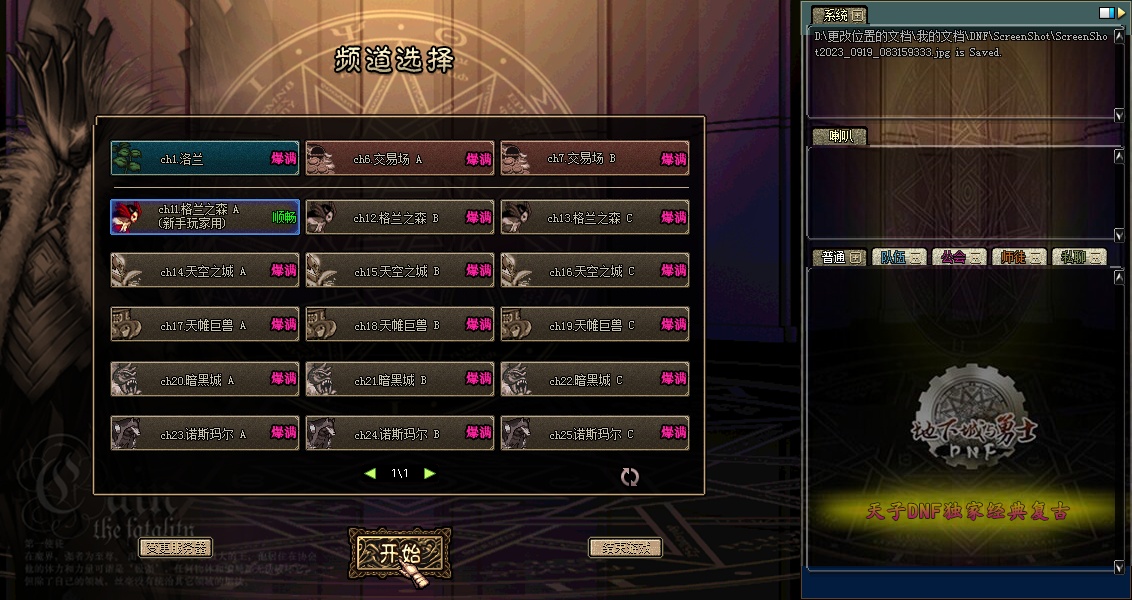1132x600 pixels.
Task: Choose channel ch15 天空之城 B
Action: (x=400, y=271)
